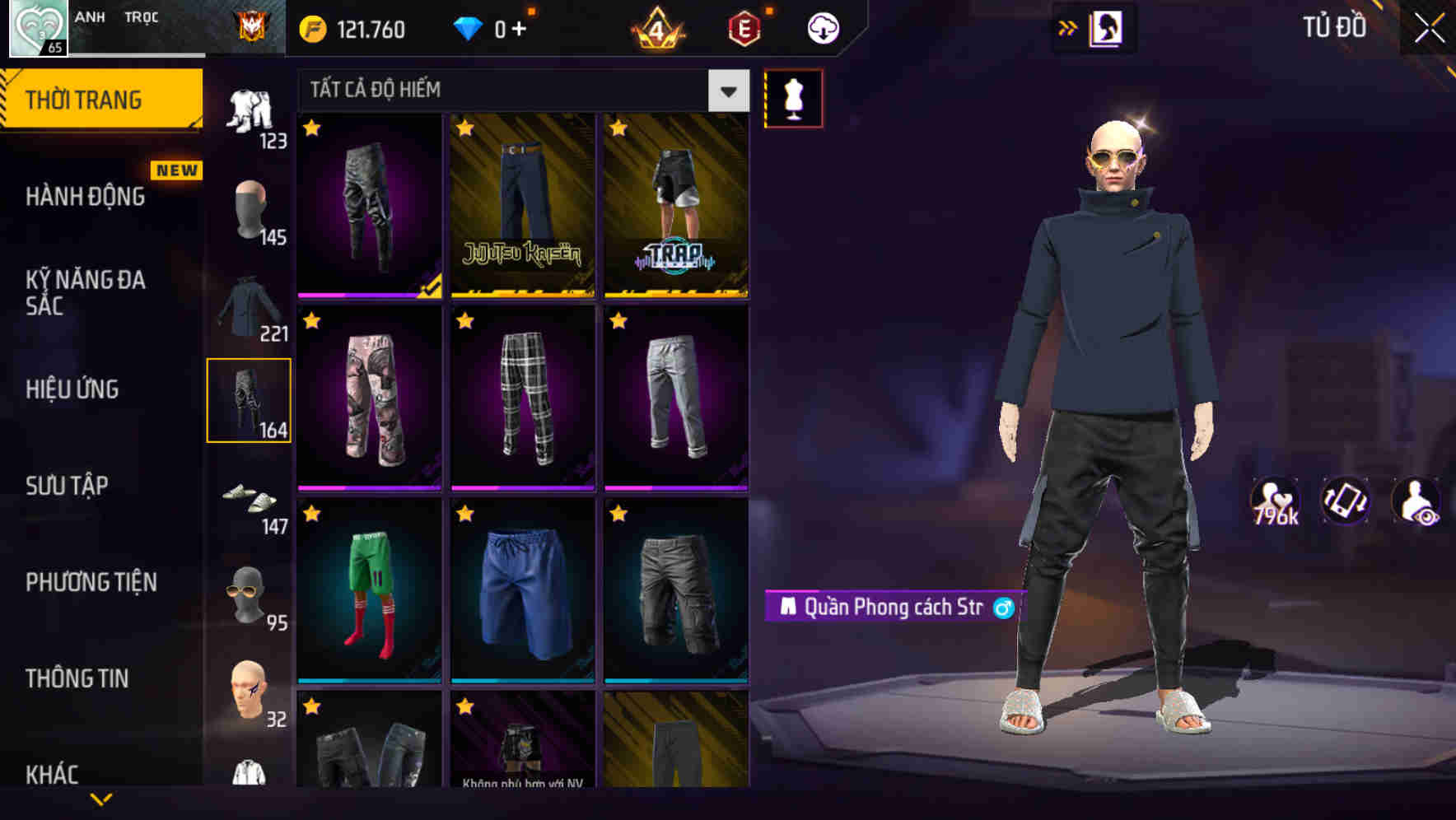Open the SƯU TẬP tab
This screenshot has height=820, width=1456.
click(66, 486)
